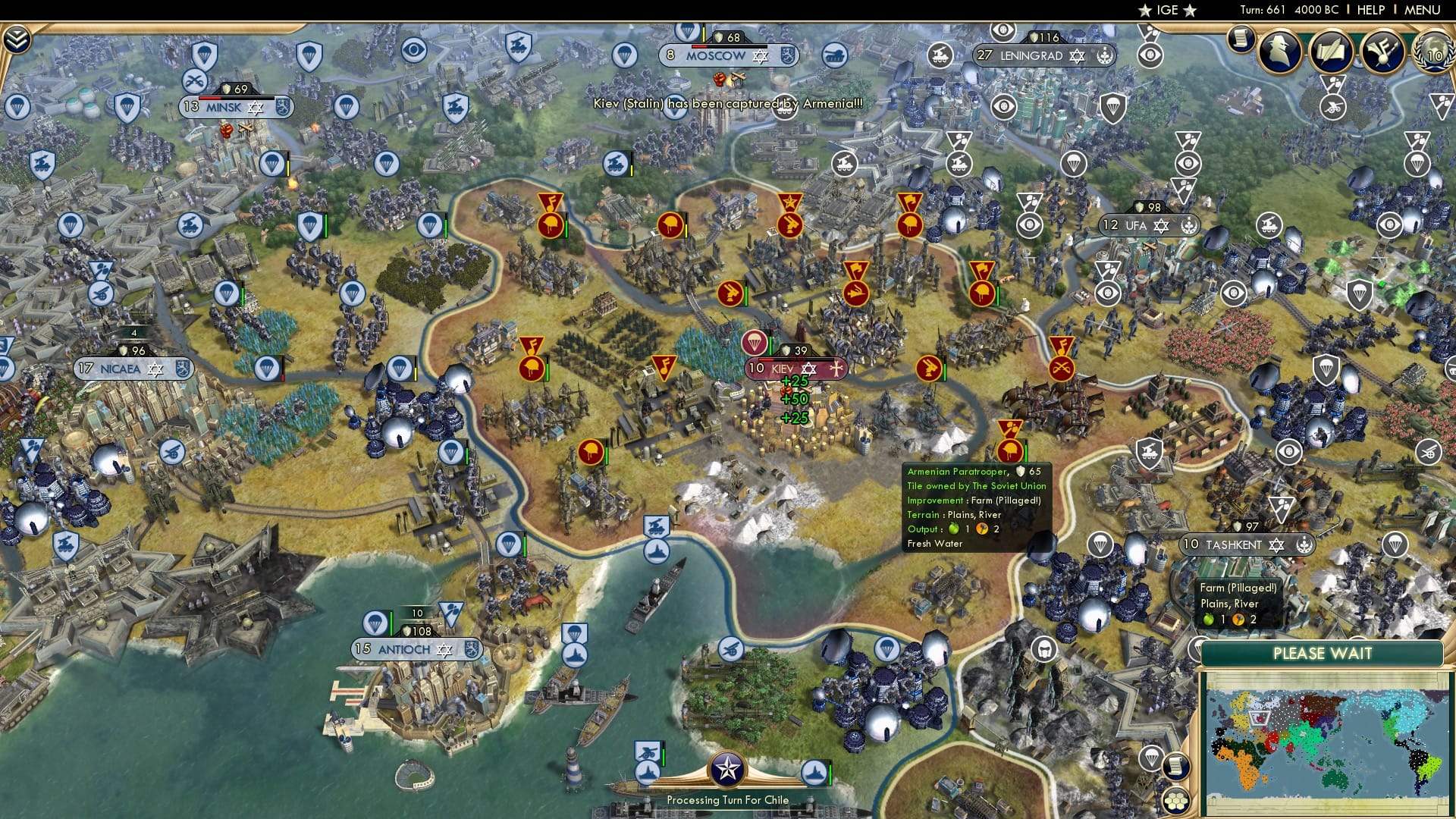
Task: Open the game MENU
Action: click(x=1422, y=10)
